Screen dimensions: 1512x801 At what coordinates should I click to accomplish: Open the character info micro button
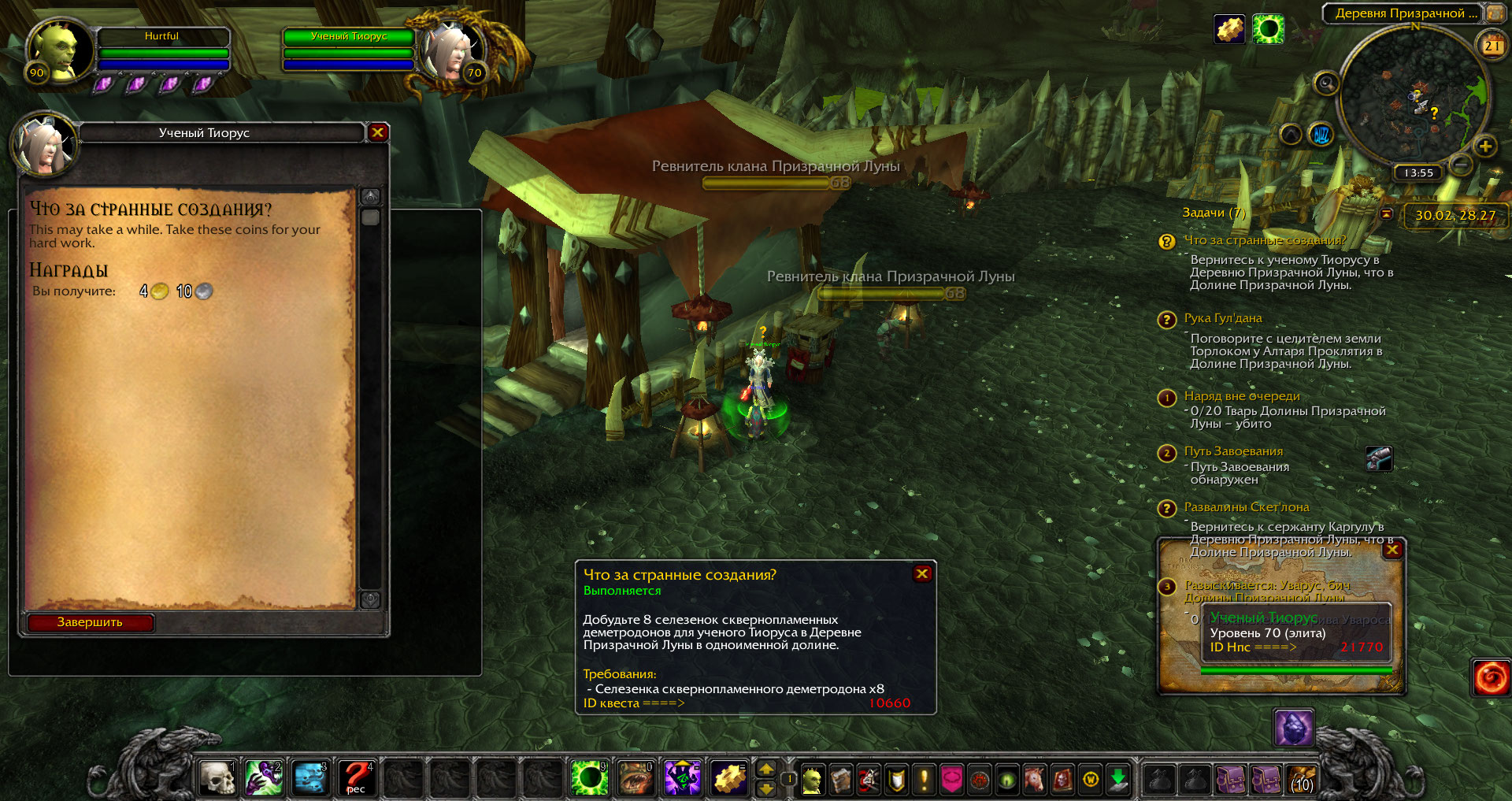[x=812, y=780]
